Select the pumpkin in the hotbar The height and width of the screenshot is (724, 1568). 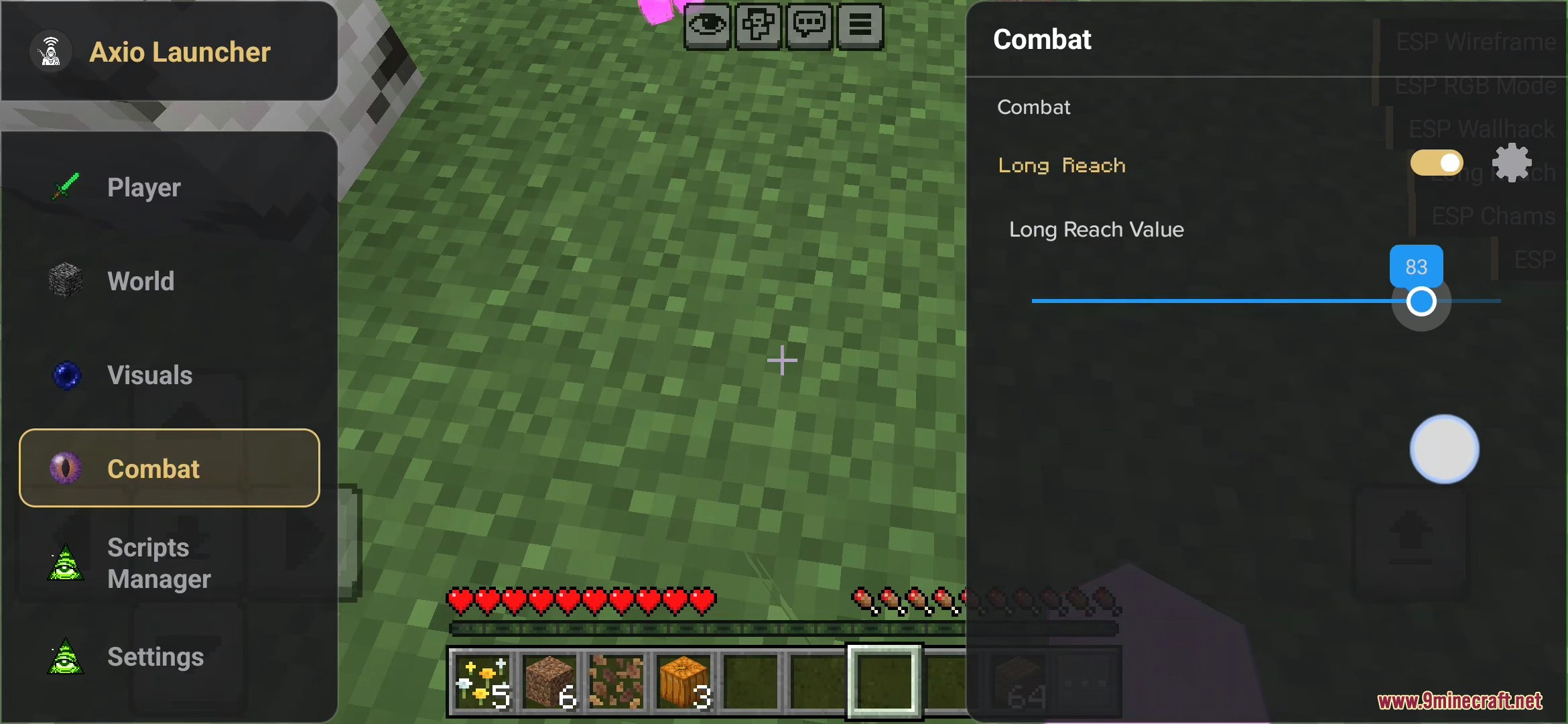click(683, 681)
